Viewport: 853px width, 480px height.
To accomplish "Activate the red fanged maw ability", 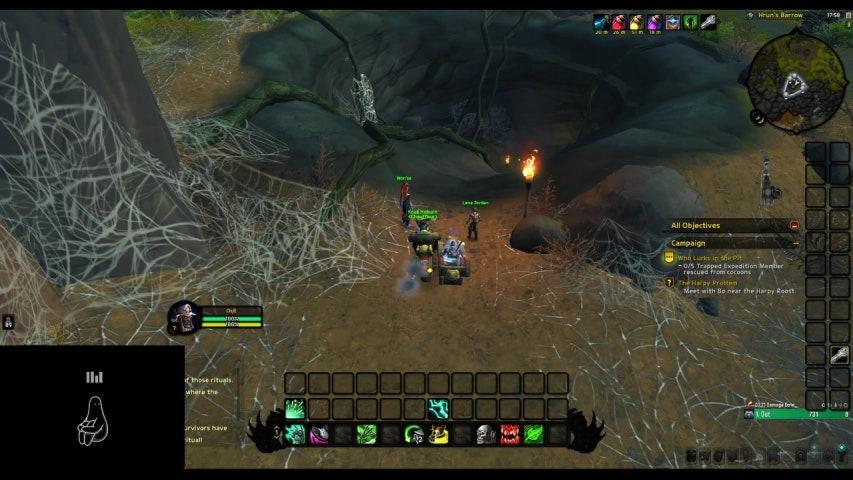I will click(510, 434).
